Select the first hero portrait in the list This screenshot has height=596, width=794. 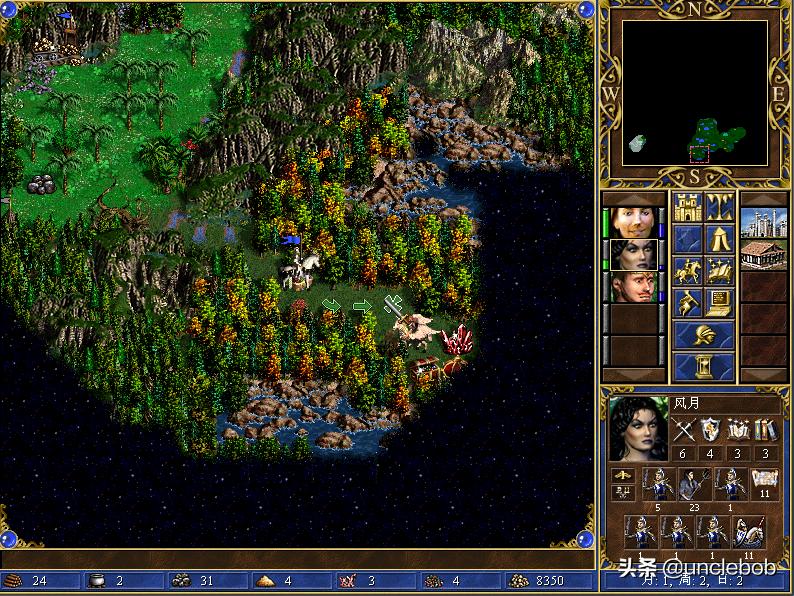634,221
